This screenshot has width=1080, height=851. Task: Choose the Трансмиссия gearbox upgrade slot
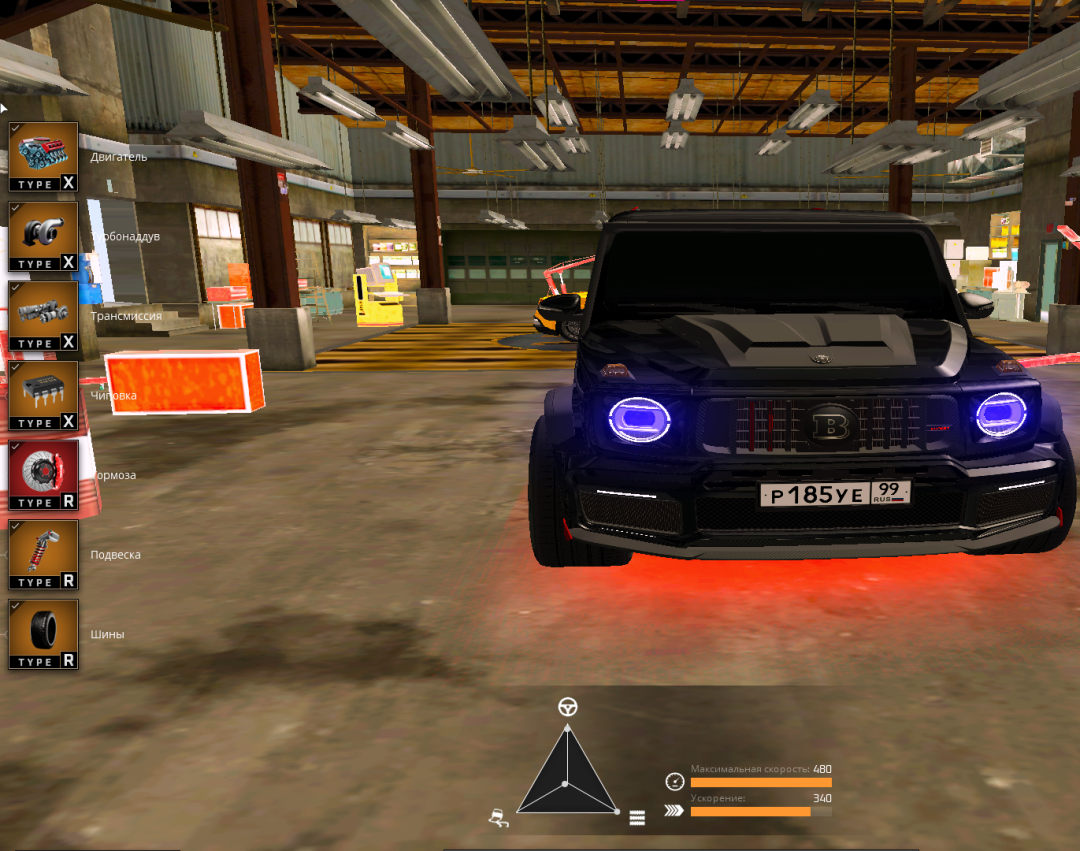[43, 315]
